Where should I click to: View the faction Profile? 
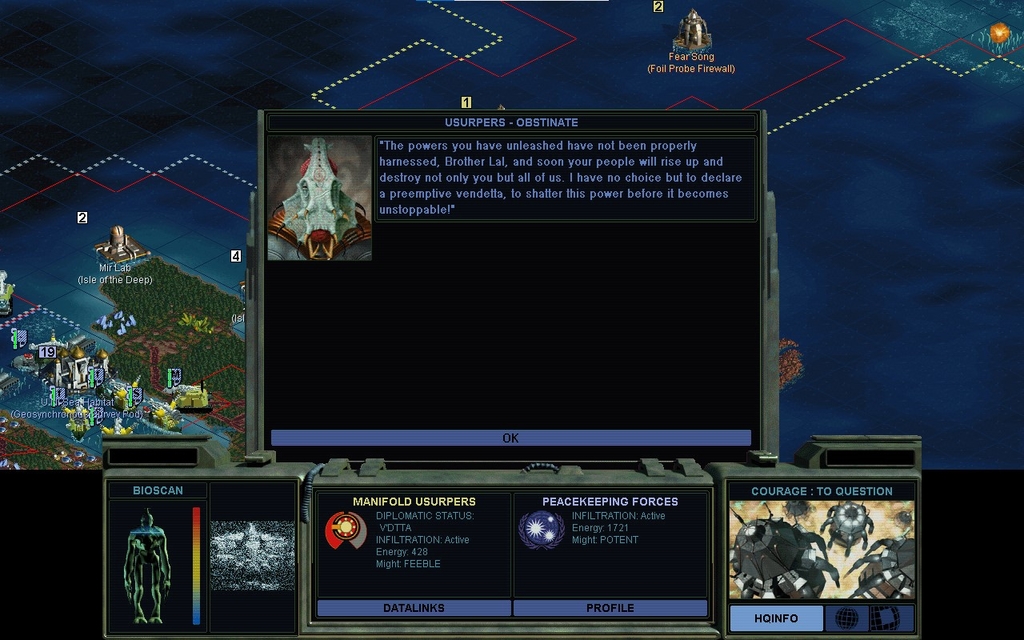pos(610,608)
